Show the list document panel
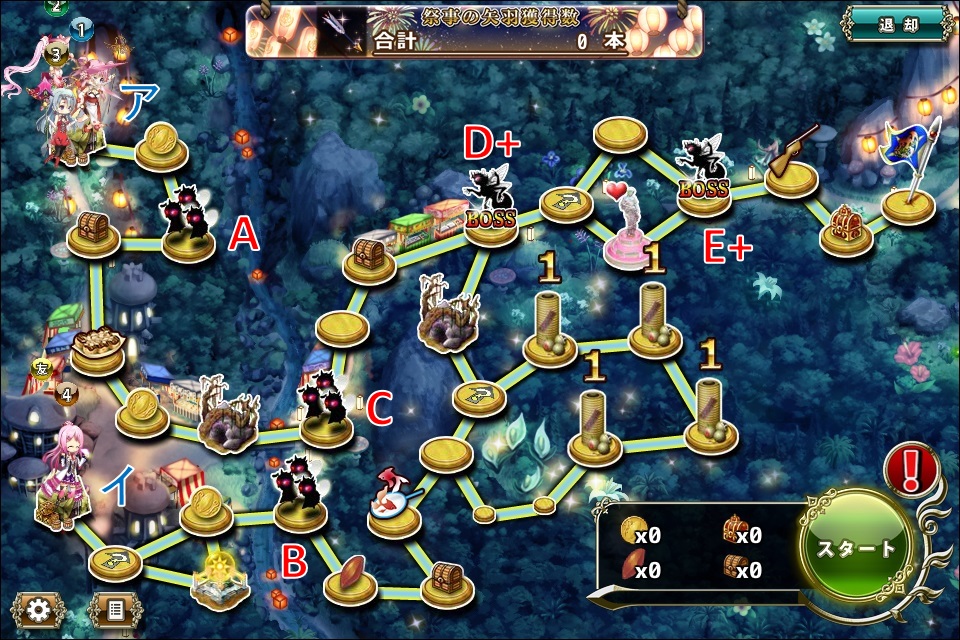This screenshot has width=960, height=640. 115,610
